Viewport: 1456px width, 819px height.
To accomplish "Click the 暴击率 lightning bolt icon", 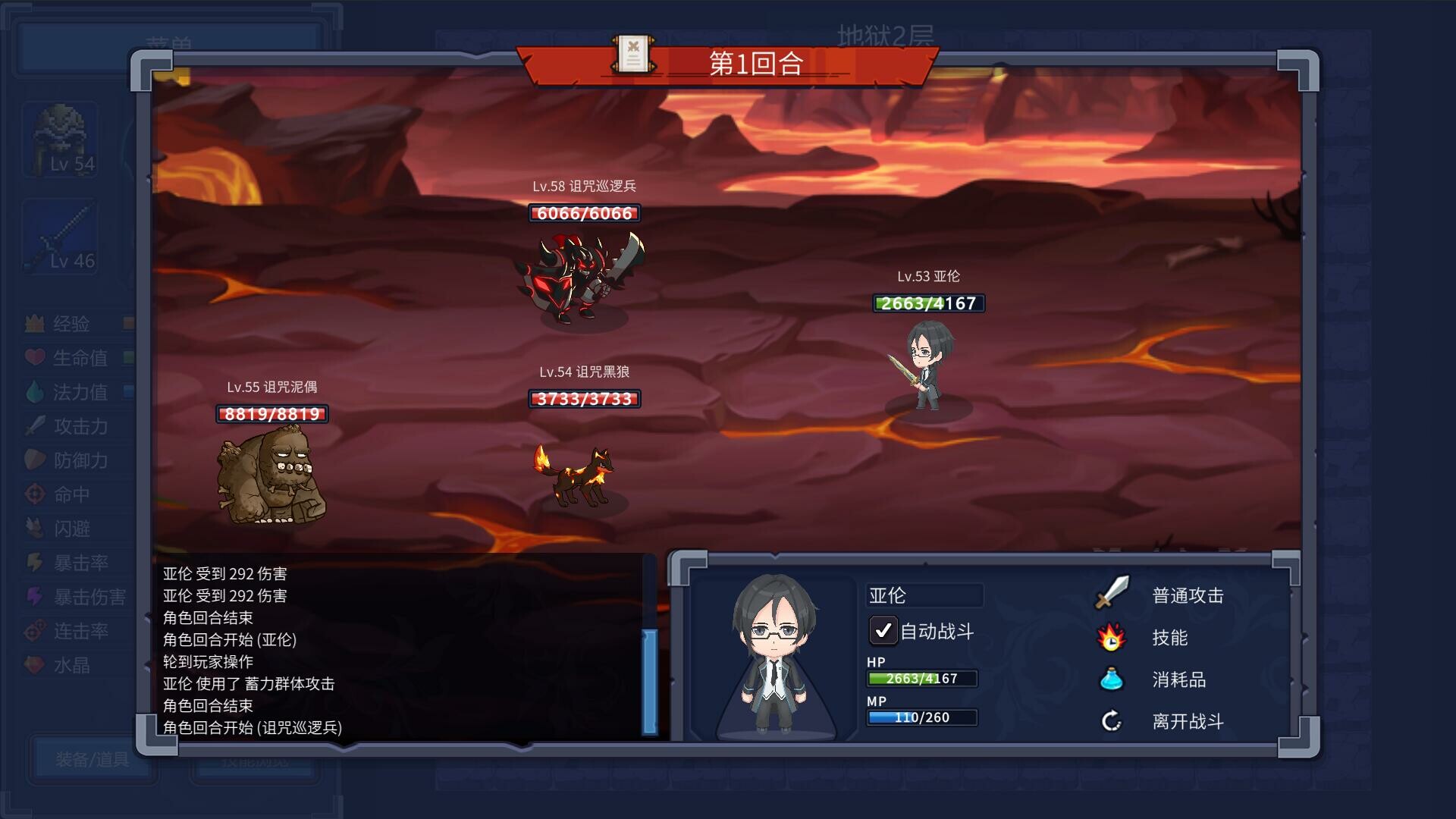I will [x=34, y=563].
